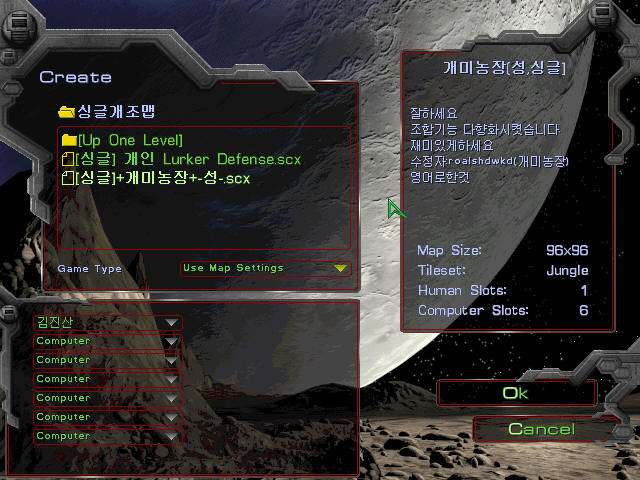Go up one folder level
640x480 pixels.
pyautogui.click(x=128, y=140)
